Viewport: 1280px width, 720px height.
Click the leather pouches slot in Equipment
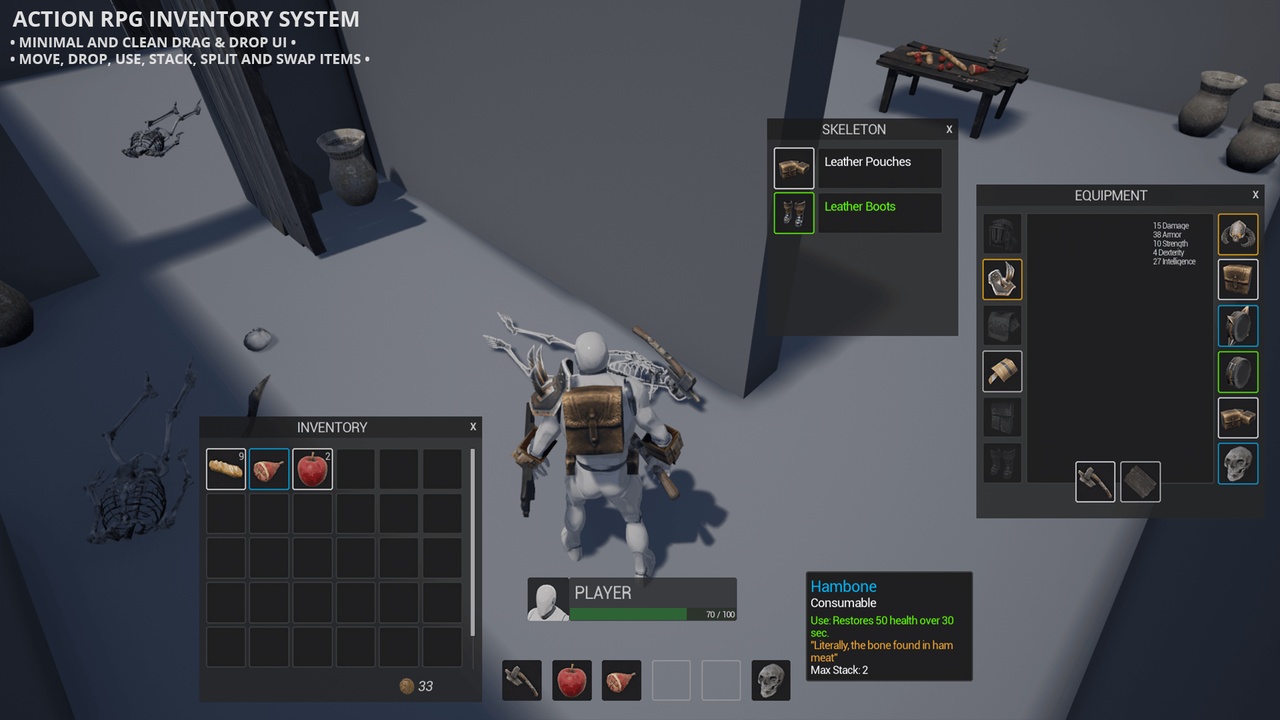(x=1238, y=418)
